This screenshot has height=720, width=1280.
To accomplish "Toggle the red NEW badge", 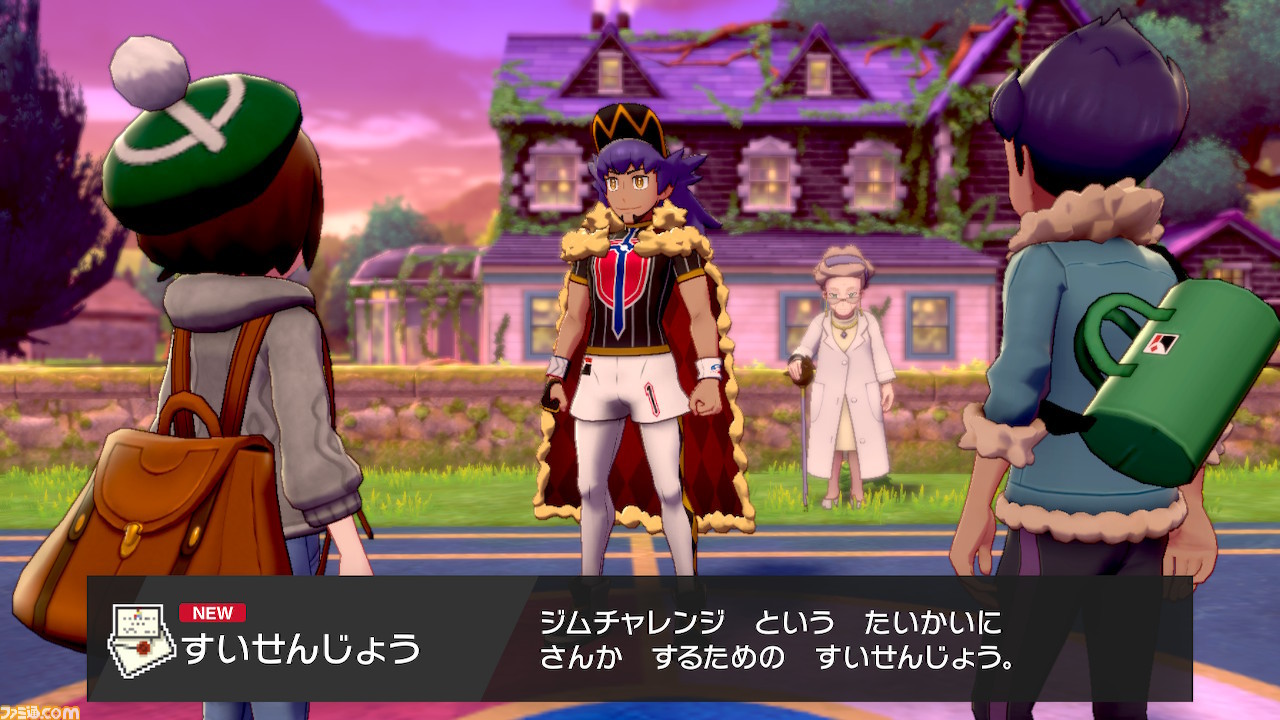I will [211, 614].
